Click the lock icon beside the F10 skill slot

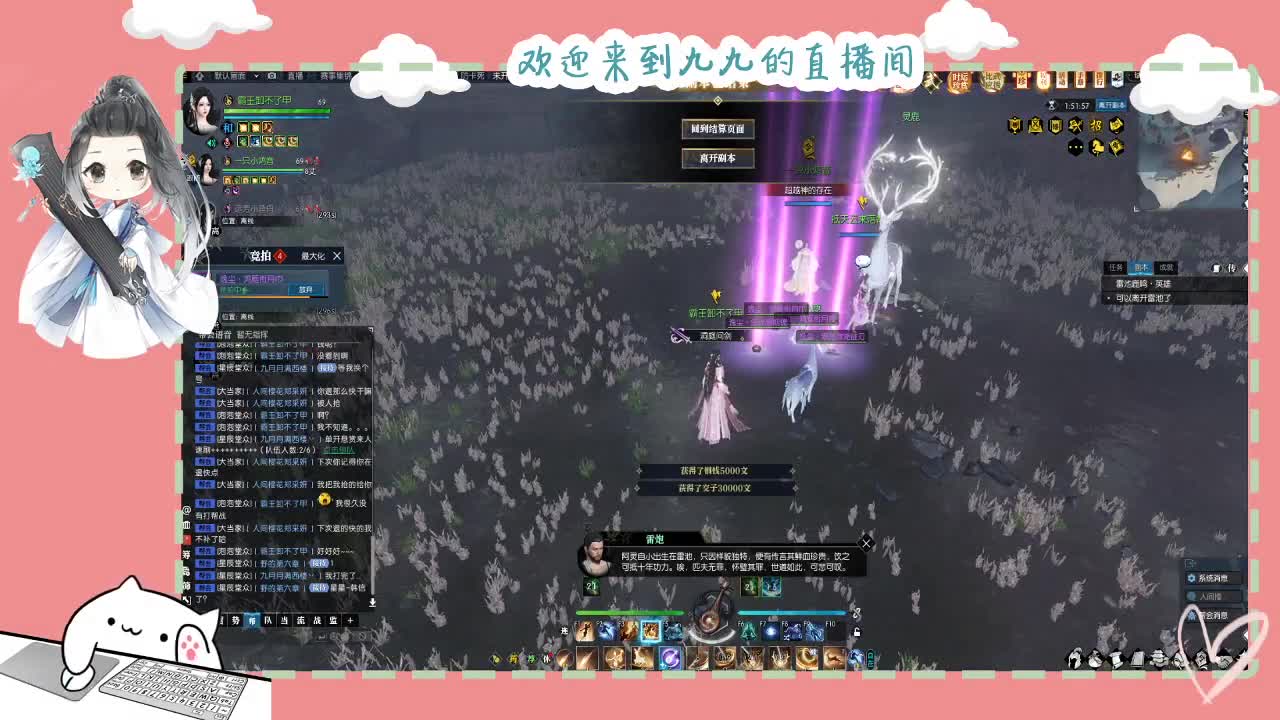point(858,631)
